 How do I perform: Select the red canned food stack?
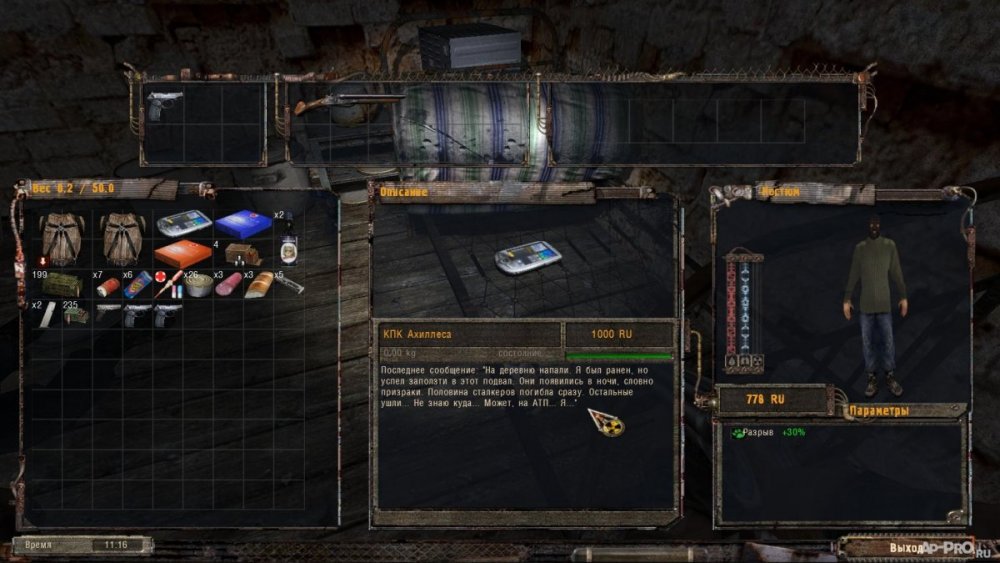tap(108, 286)
